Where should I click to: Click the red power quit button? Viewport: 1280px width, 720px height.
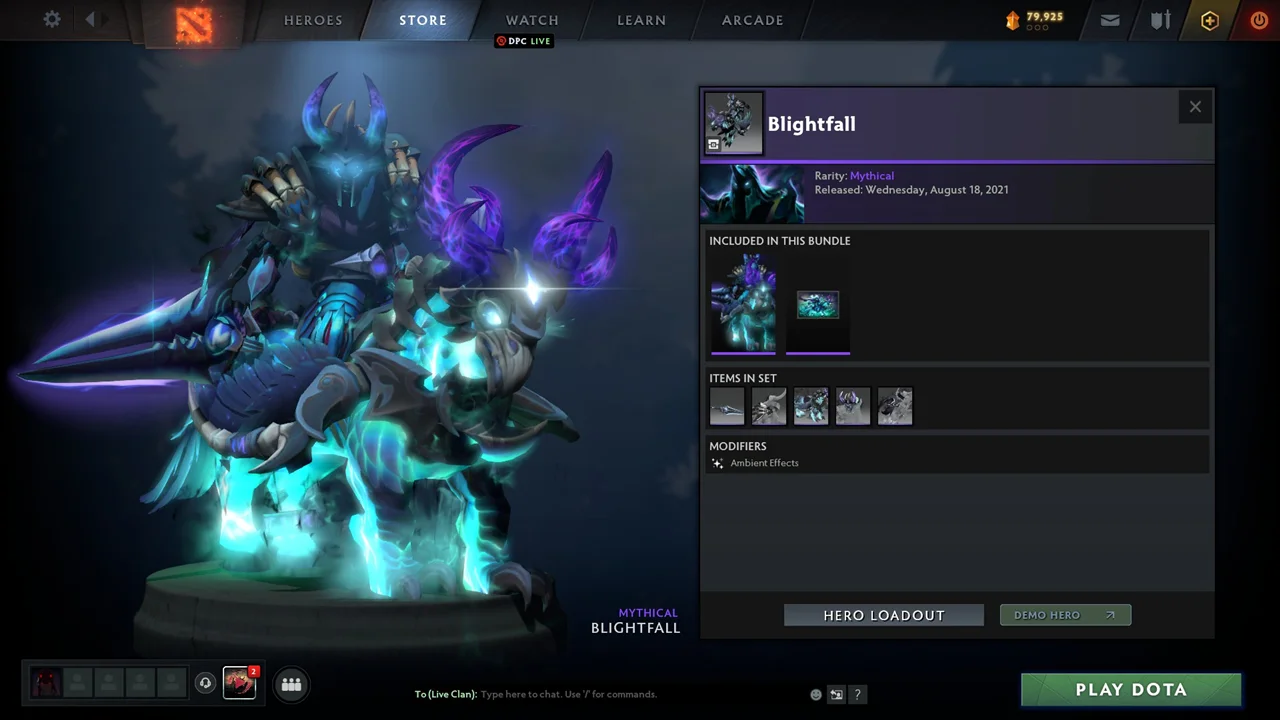pyautogui.click(x=1259, y=20)
